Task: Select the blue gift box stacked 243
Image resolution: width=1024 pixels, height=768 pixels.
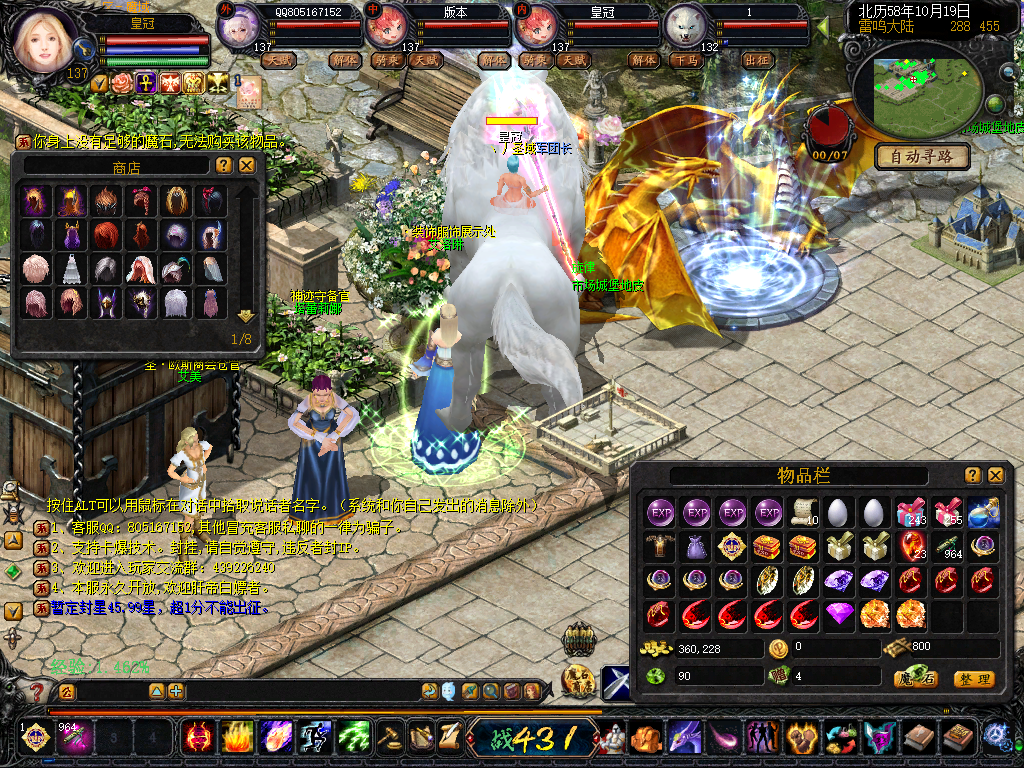Action: point(911,513)
